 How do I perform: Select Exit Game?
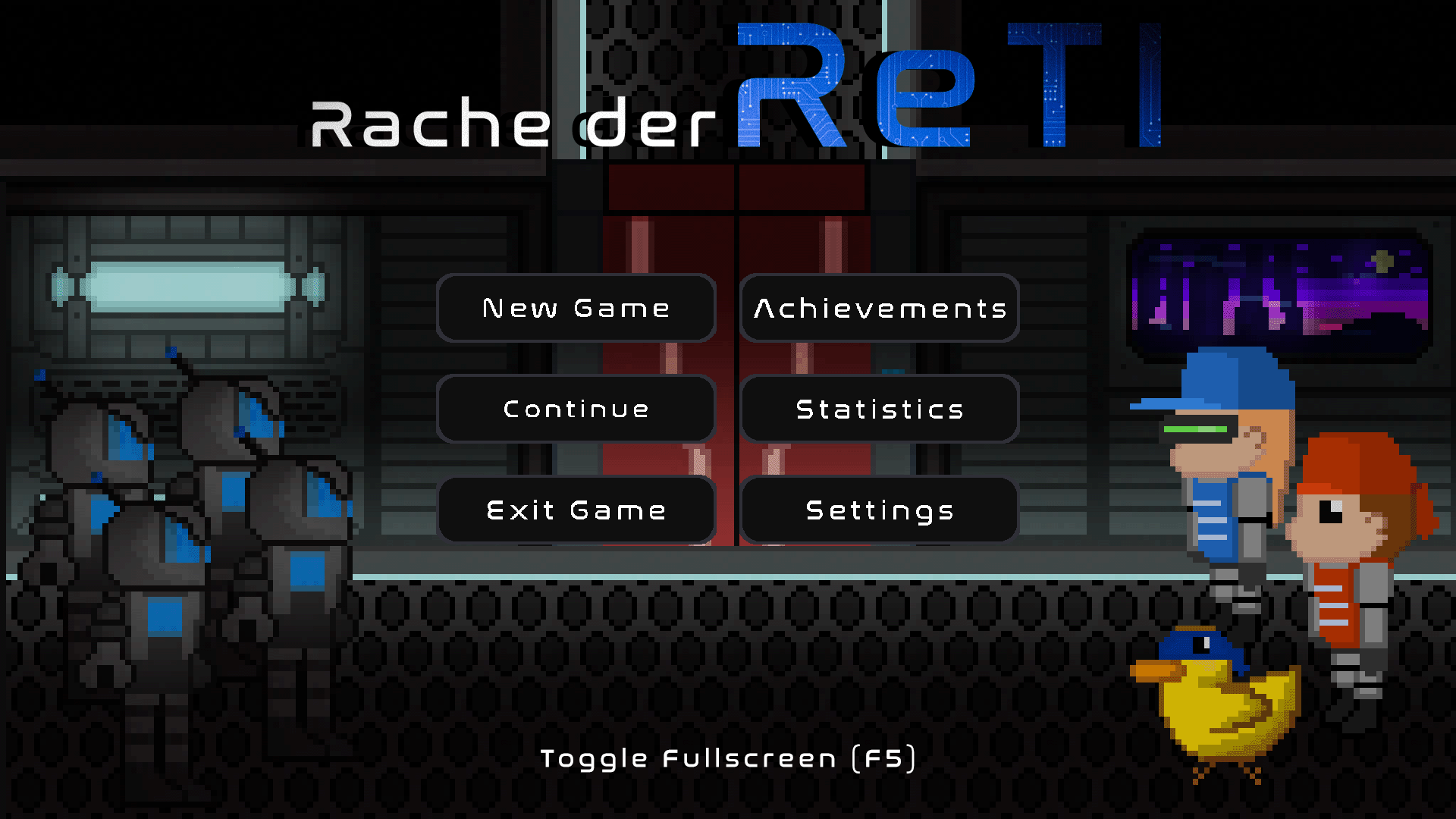[576, 510]
